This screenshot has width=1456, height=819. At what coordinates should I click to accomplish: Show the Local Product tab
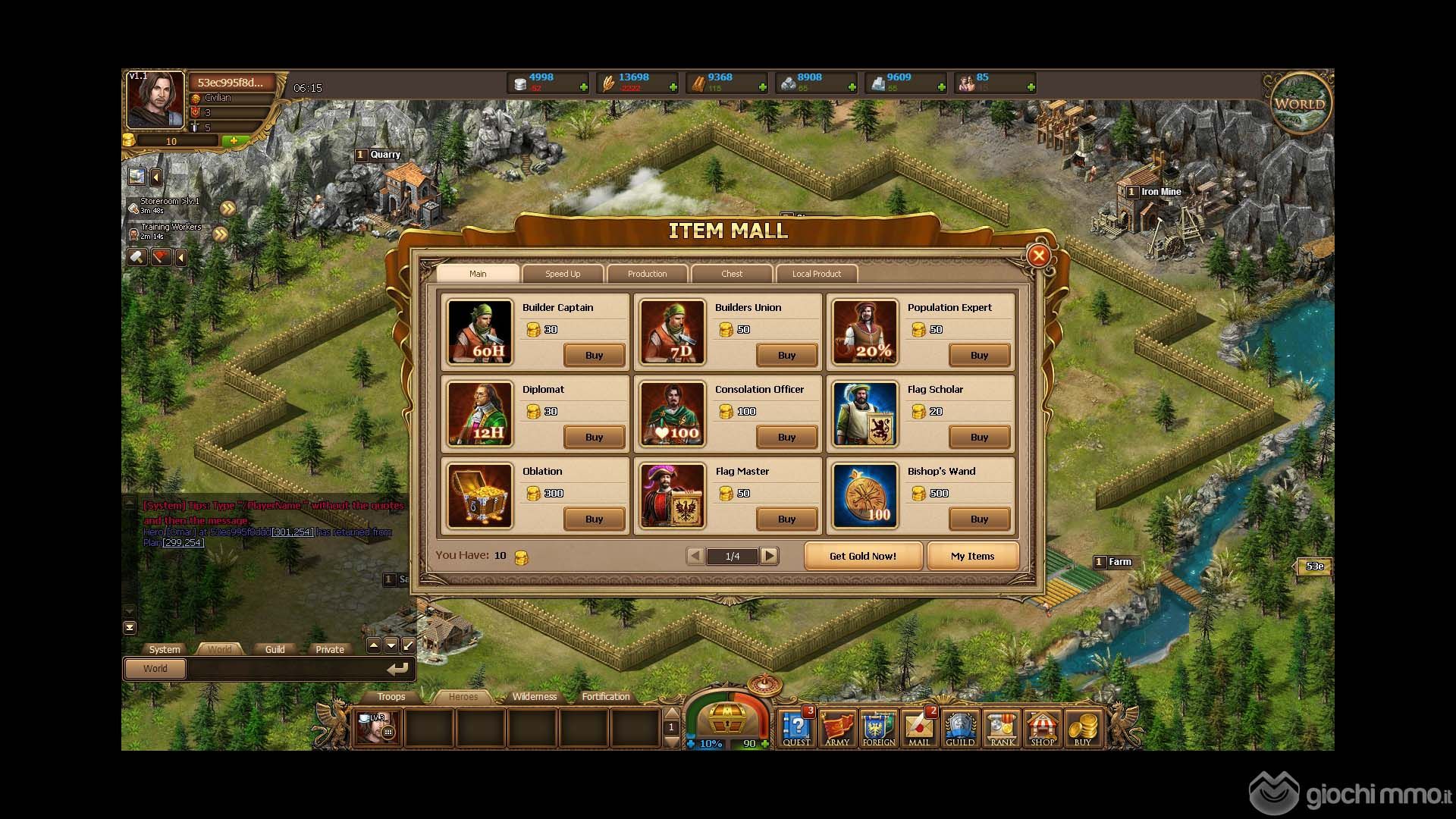(816, 274)
